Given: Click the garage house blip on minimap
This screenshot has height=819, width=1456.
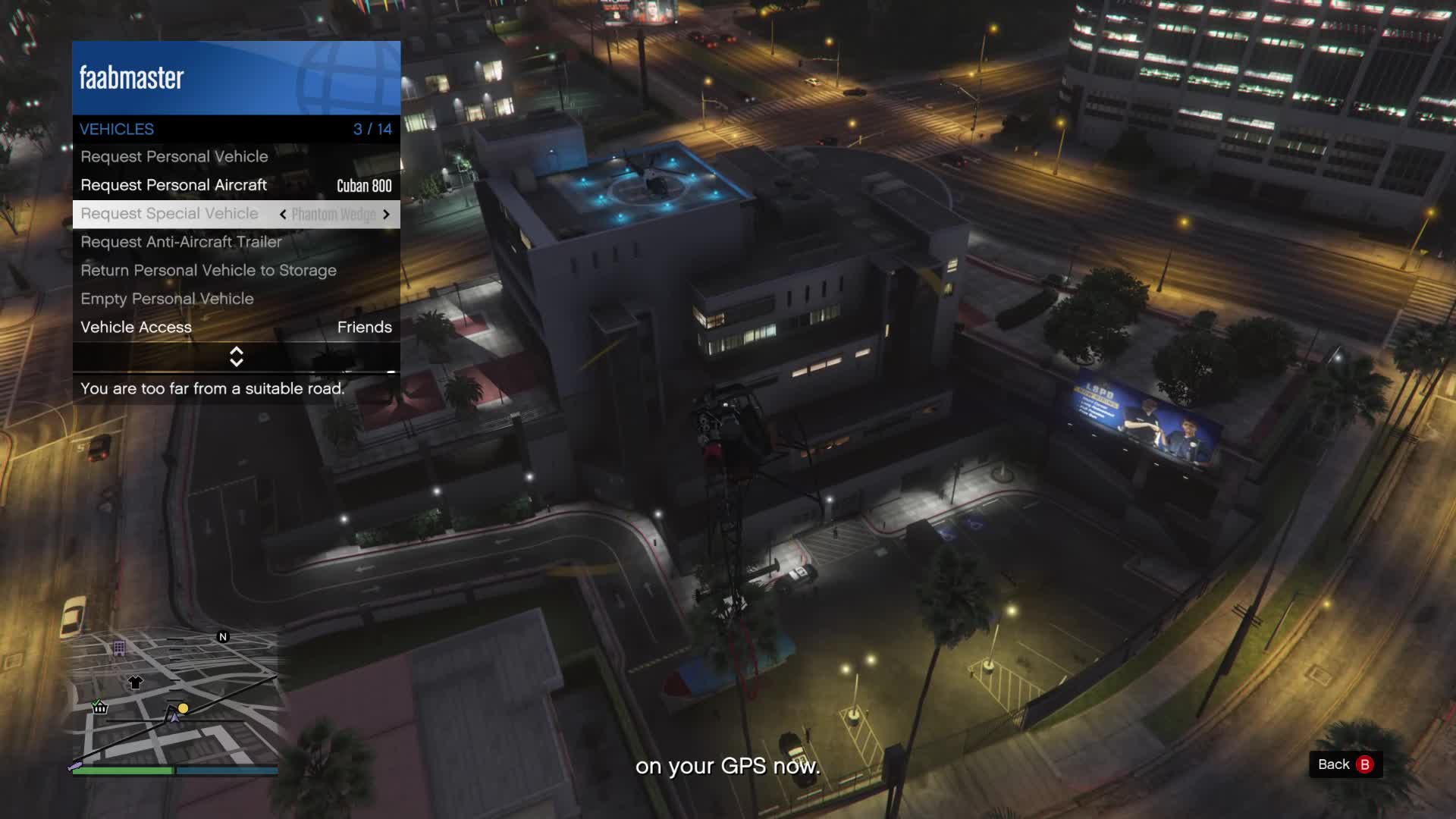Looking at the screenshot, I should [99, 708].
